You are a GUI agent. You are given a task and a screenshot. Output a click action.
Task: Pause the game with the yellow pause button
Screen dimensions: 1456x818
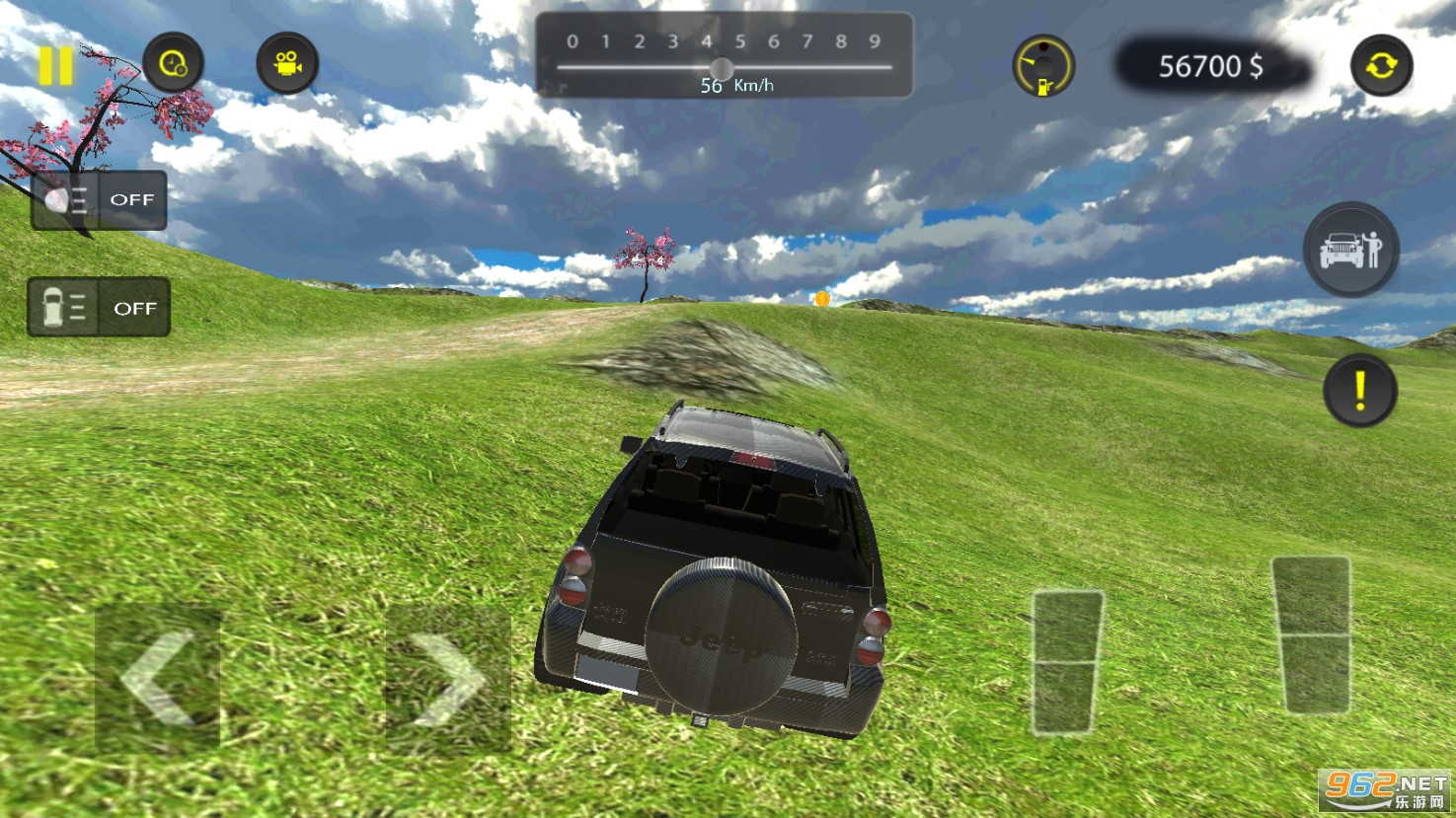[55, 65]
